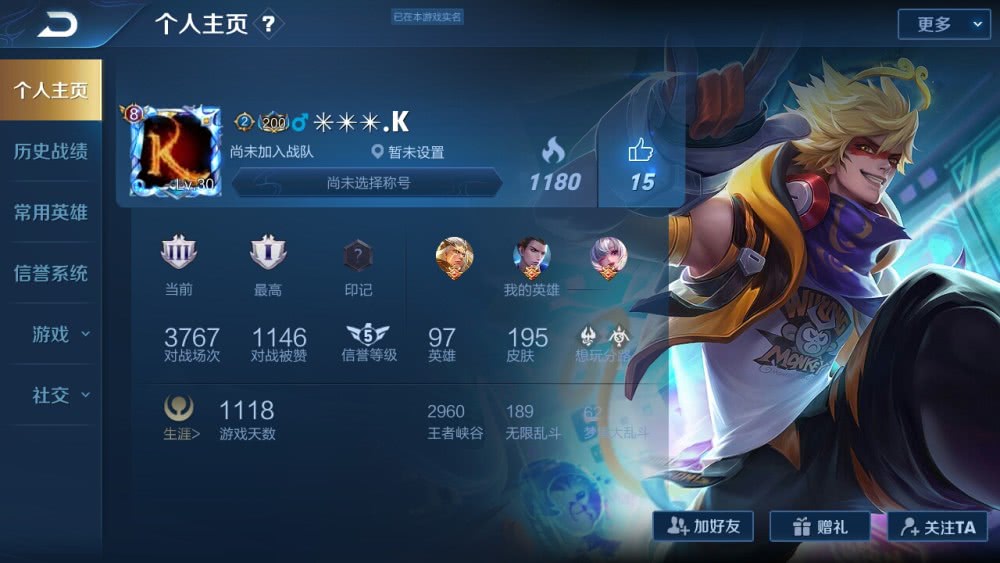Open the 常用英雄 tab
The image size is (1000, 563).
[50, 213]
